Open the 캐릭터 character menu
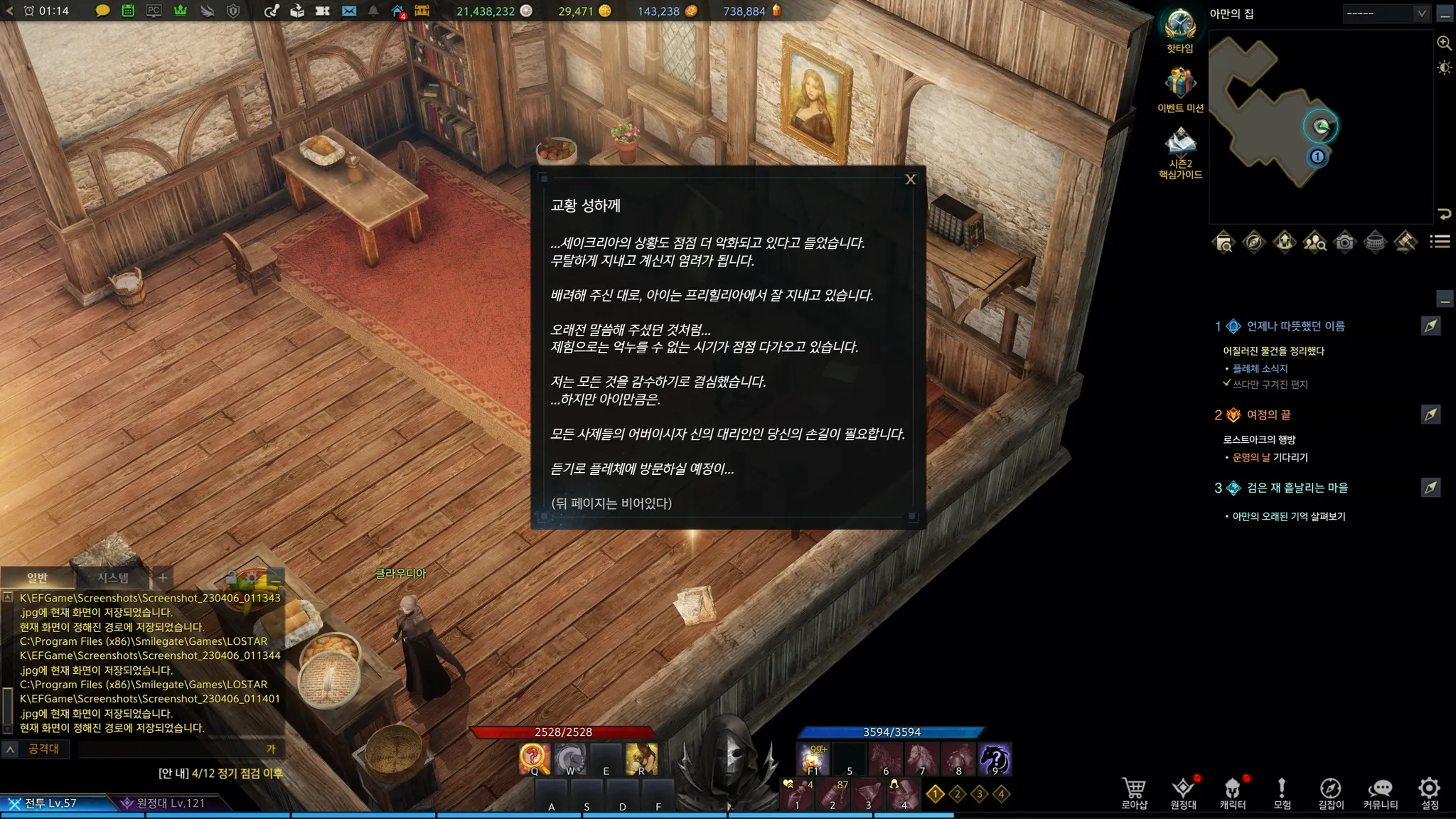The width and height of the screenshot is (1456, 819). pos(1232,792)
